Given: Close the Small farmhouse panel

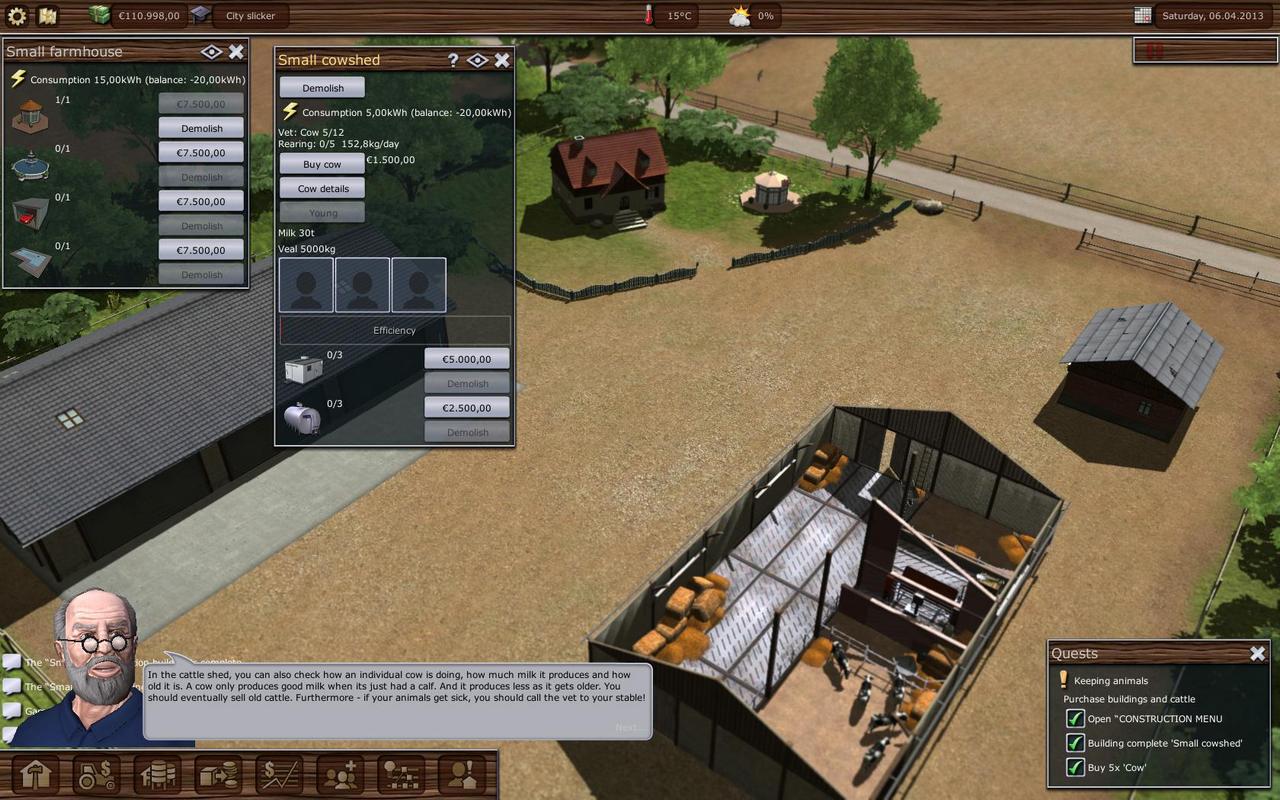Looking at the screenshot, I should (x=236, y=52).
